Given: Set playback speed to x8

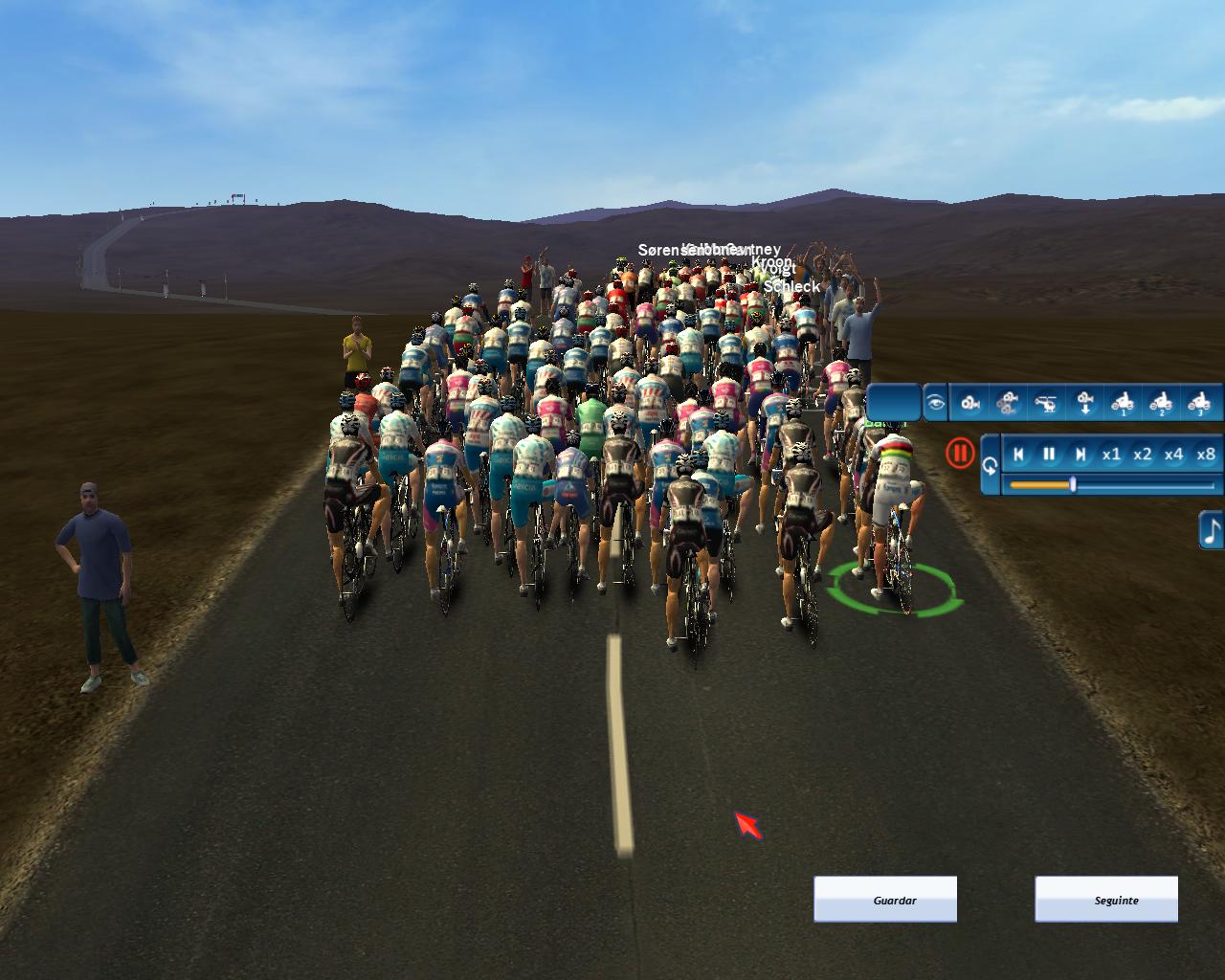Looking at the screenshot, I should 1206,455.
